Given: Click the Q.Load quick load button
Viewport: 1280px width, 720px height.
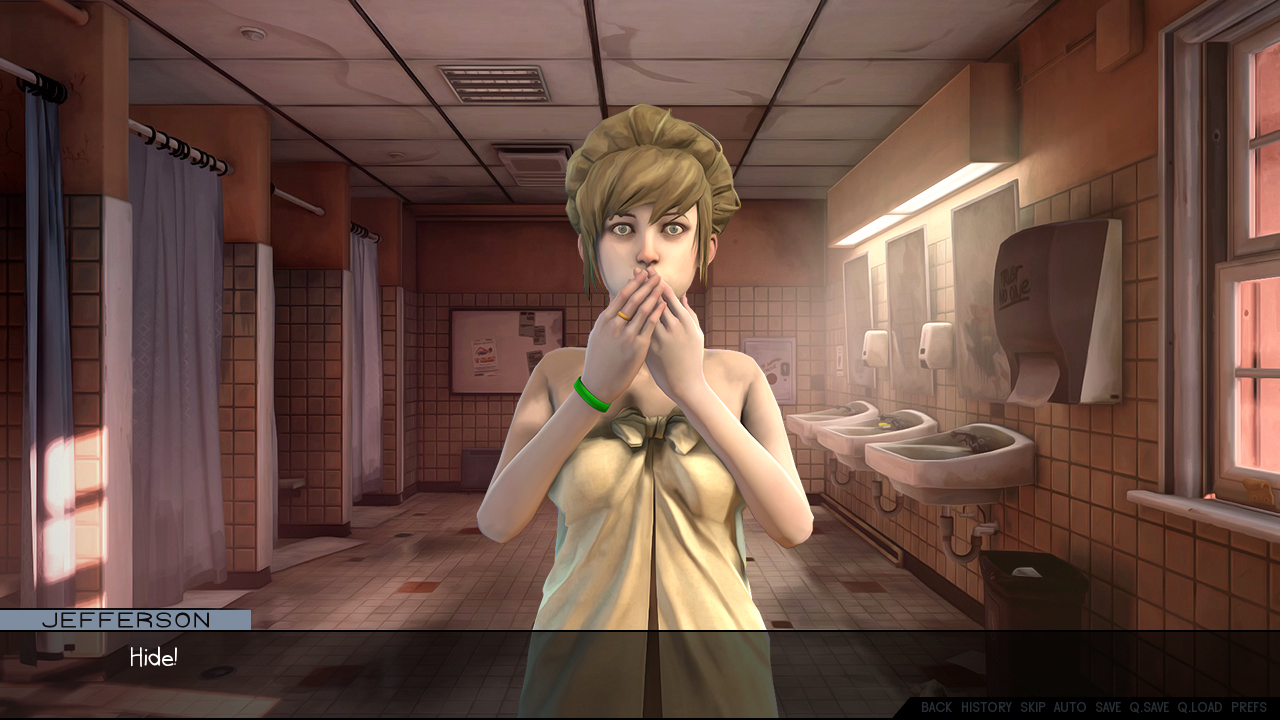Looking at the screenshot, I should [1199, 707].
